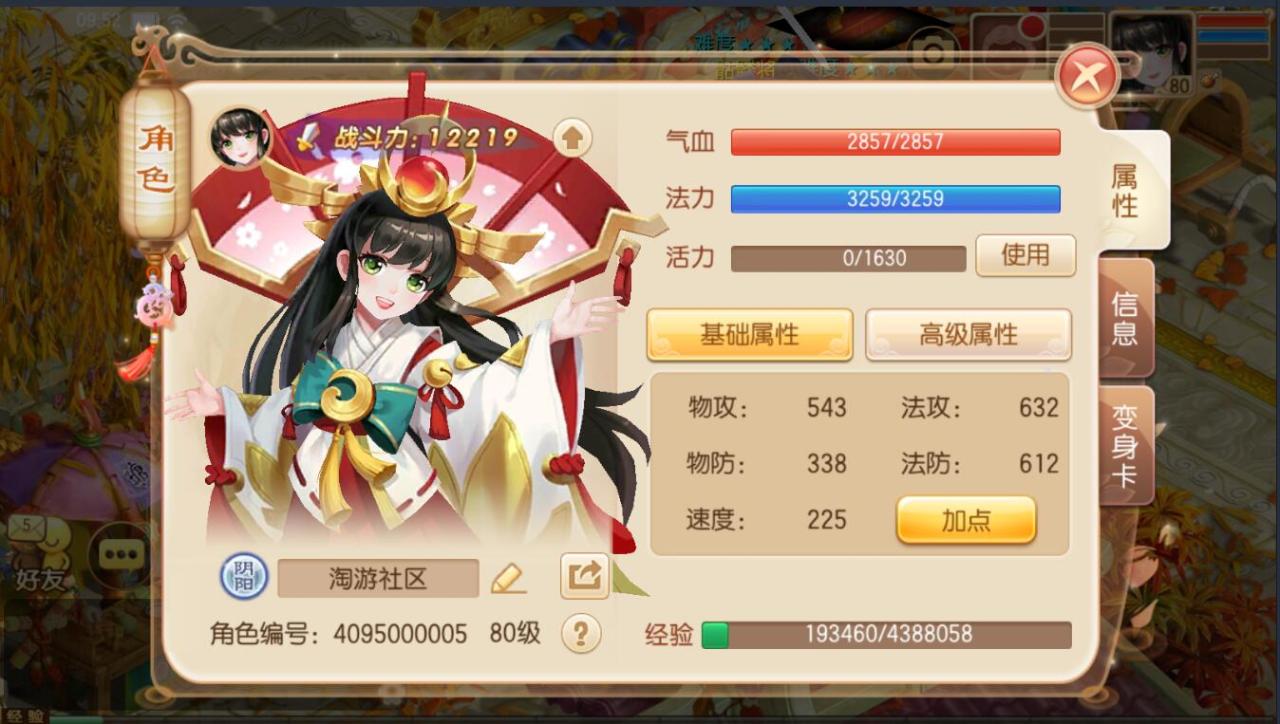Open the 好友 friends icon
Screen dimensions: 1280x724
tap(40, 556)
